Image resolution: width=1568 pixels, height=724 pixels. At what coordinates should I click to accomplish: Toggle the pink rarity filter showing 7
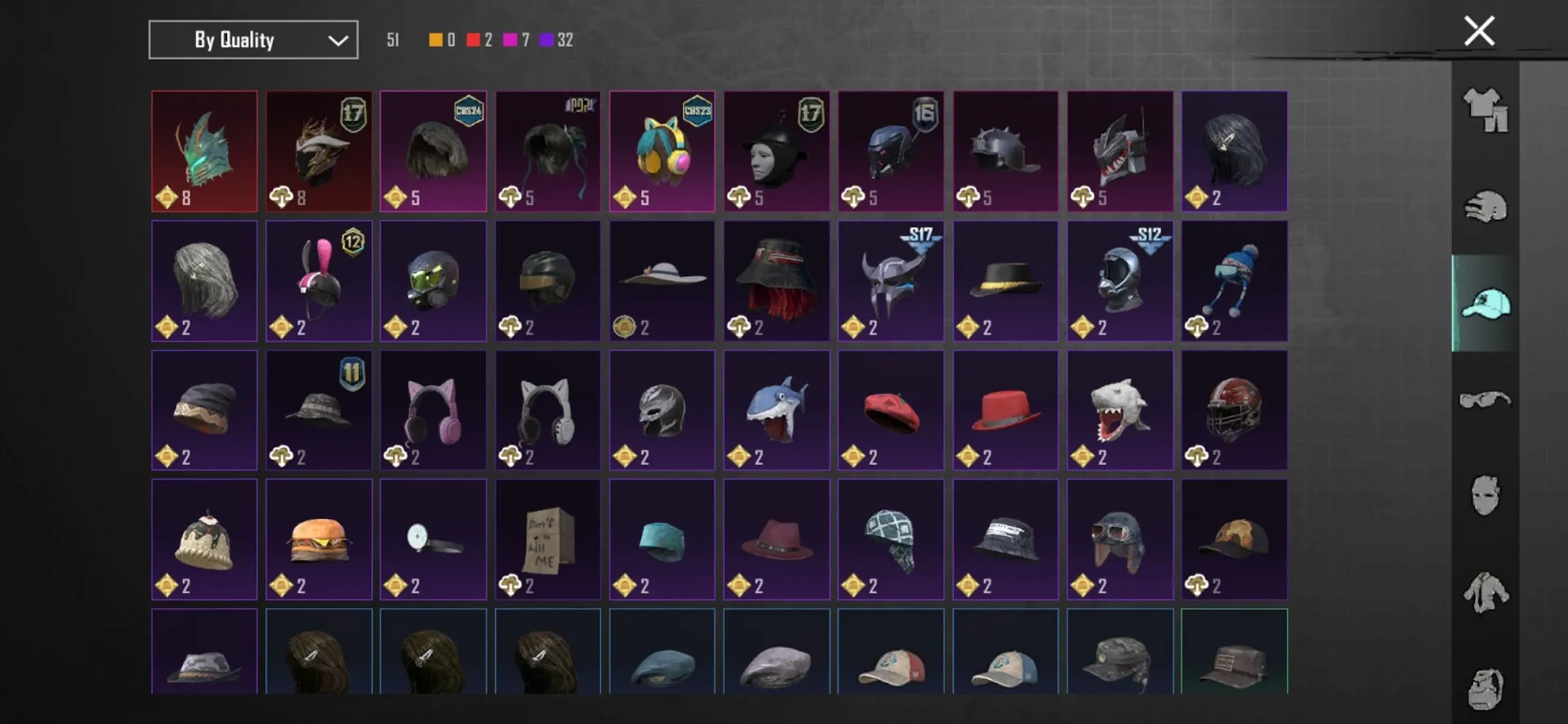tap(514, 38)
